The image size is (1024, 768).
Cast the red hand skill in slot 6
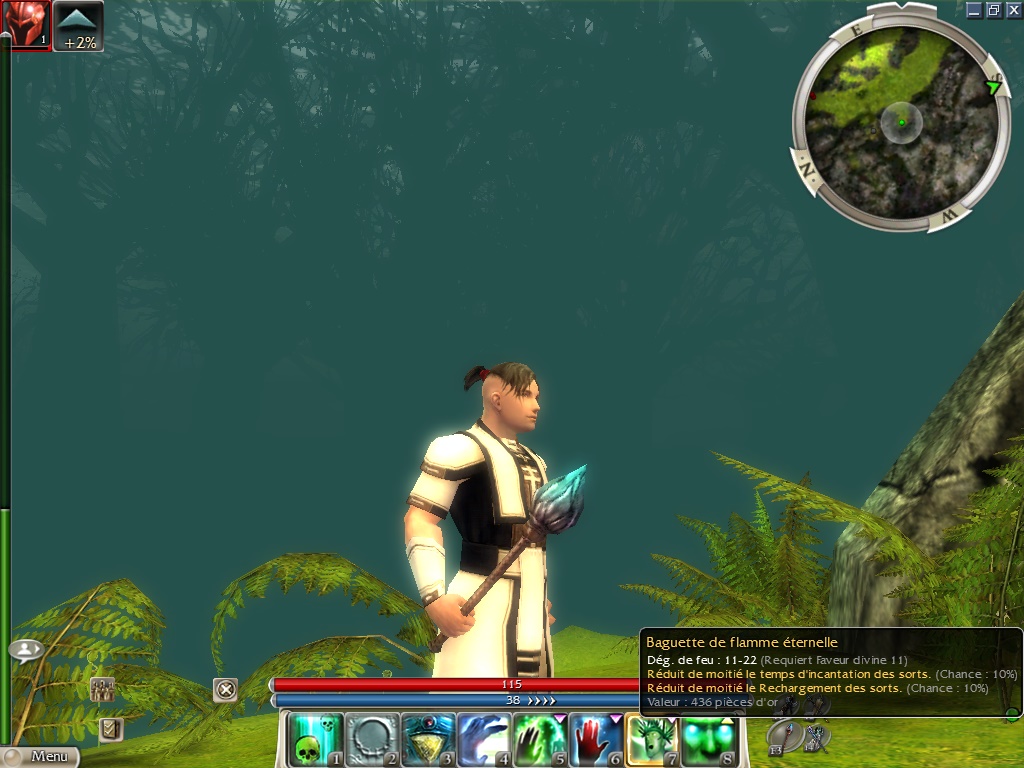pos(597,739)
